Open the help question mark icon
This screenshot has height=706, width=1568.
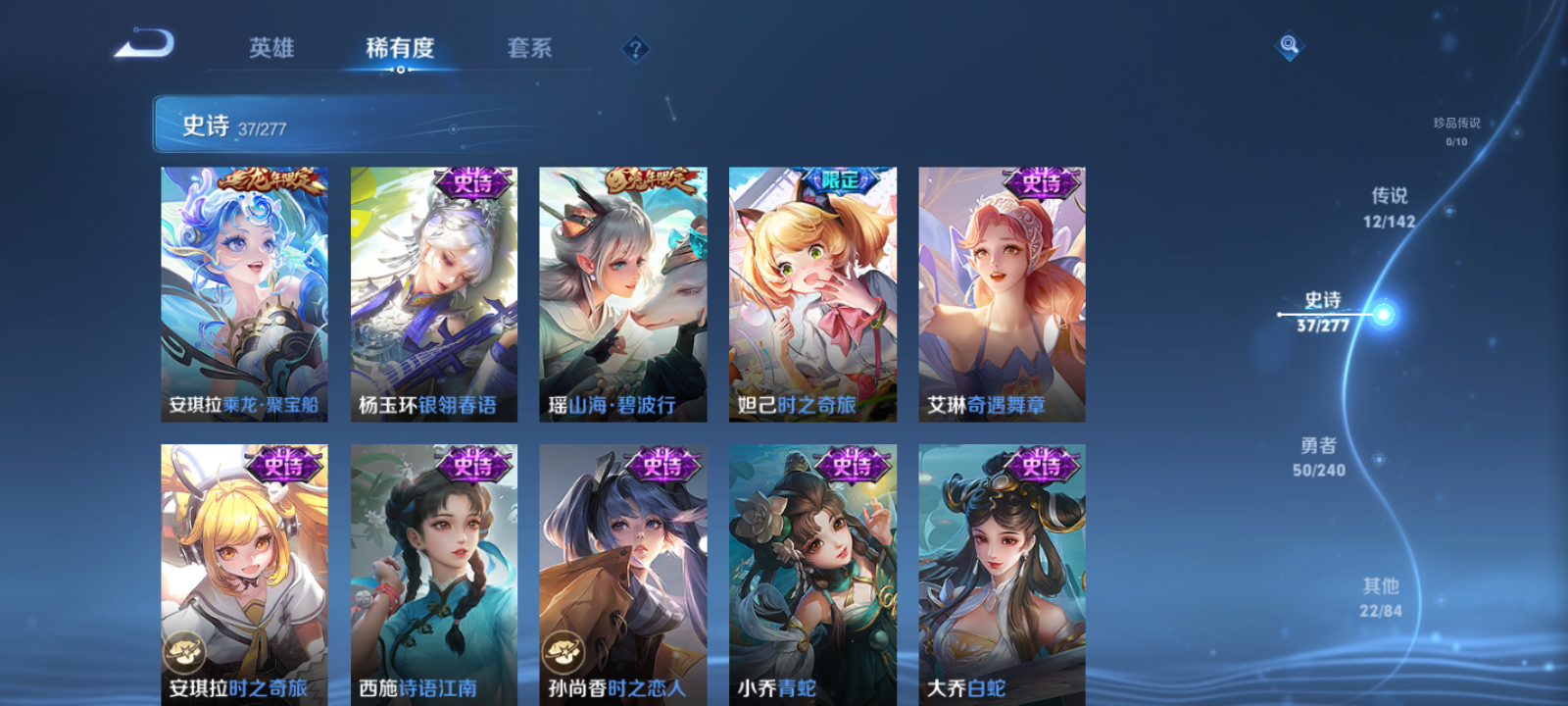click(x=636, y=47)
